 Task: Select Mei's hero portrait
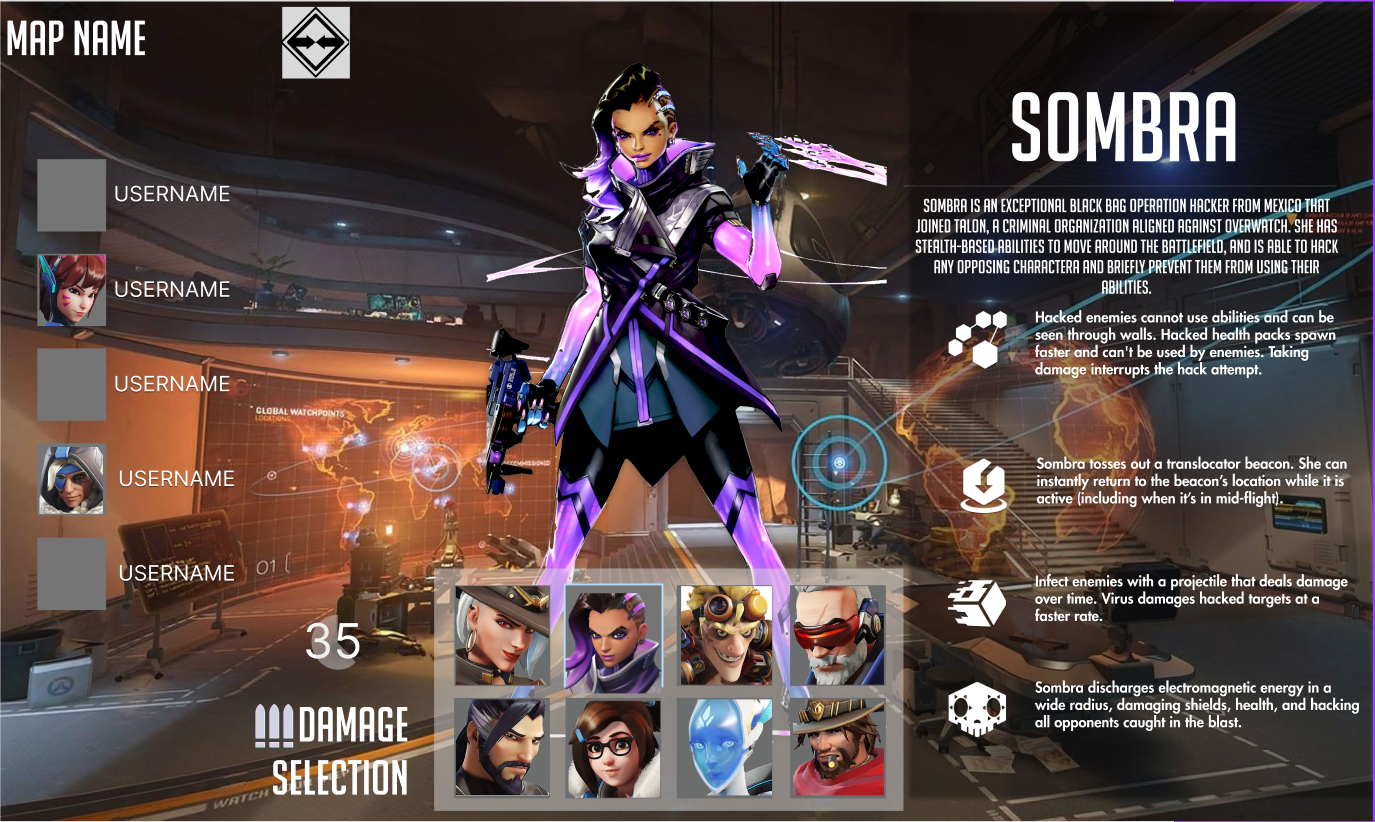[614, 747]
